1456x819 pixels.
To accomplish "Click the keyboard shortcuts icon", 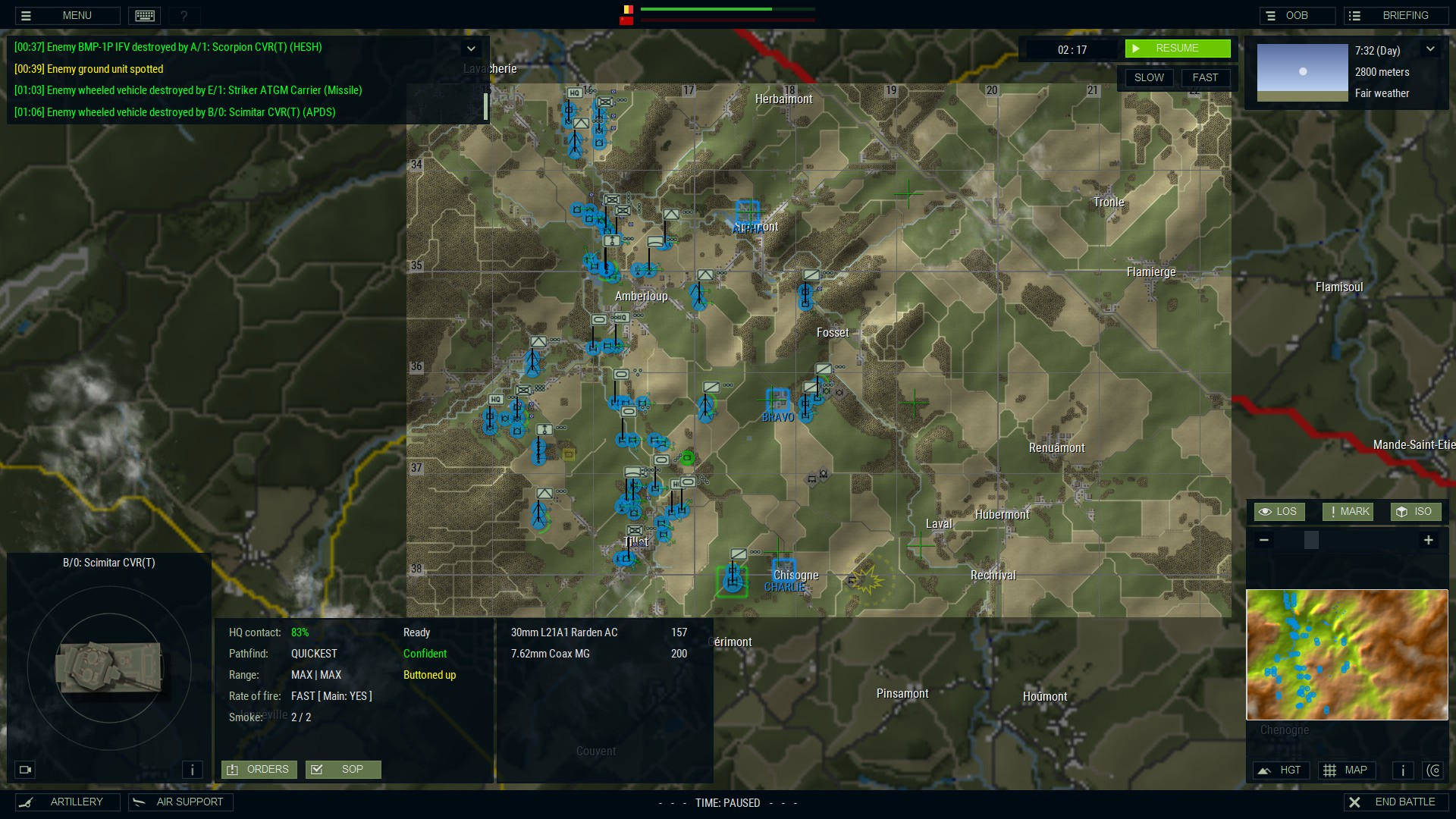I will pyautogui.click(x=144, y=15).
